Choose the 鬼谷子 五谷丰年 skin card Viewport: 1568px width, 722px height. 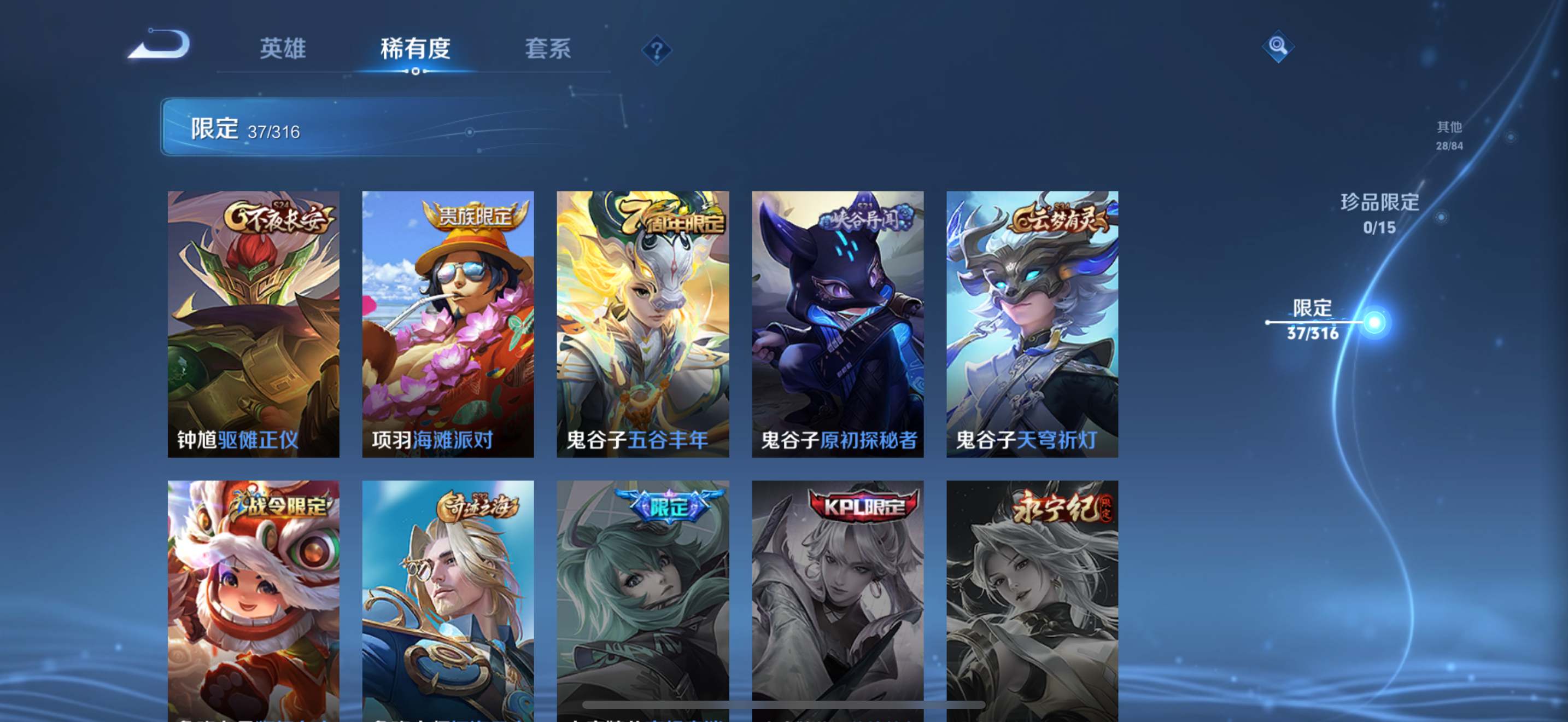click(x=643, y=324)
